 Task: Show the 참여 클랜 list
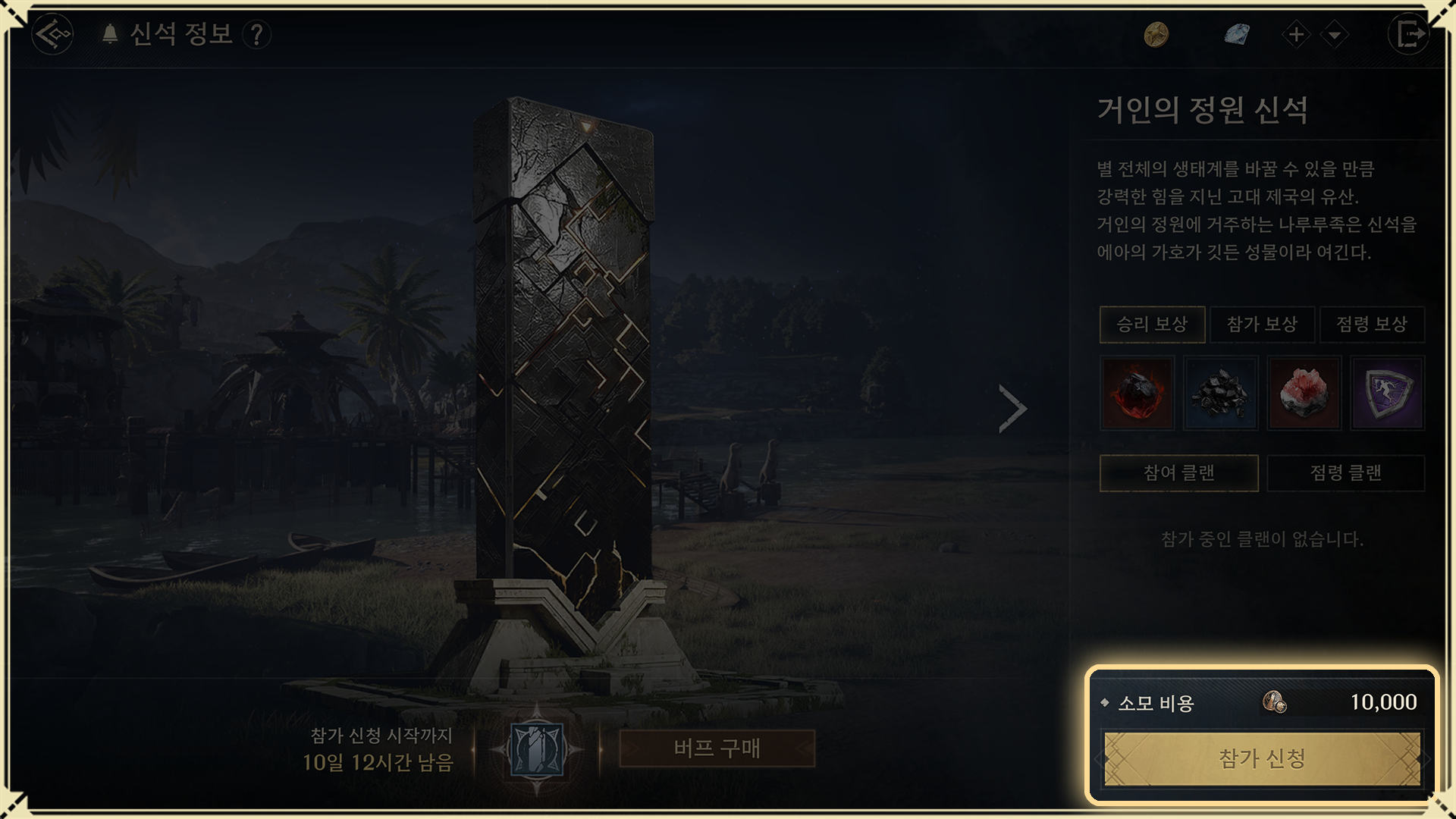point(1178,473)
